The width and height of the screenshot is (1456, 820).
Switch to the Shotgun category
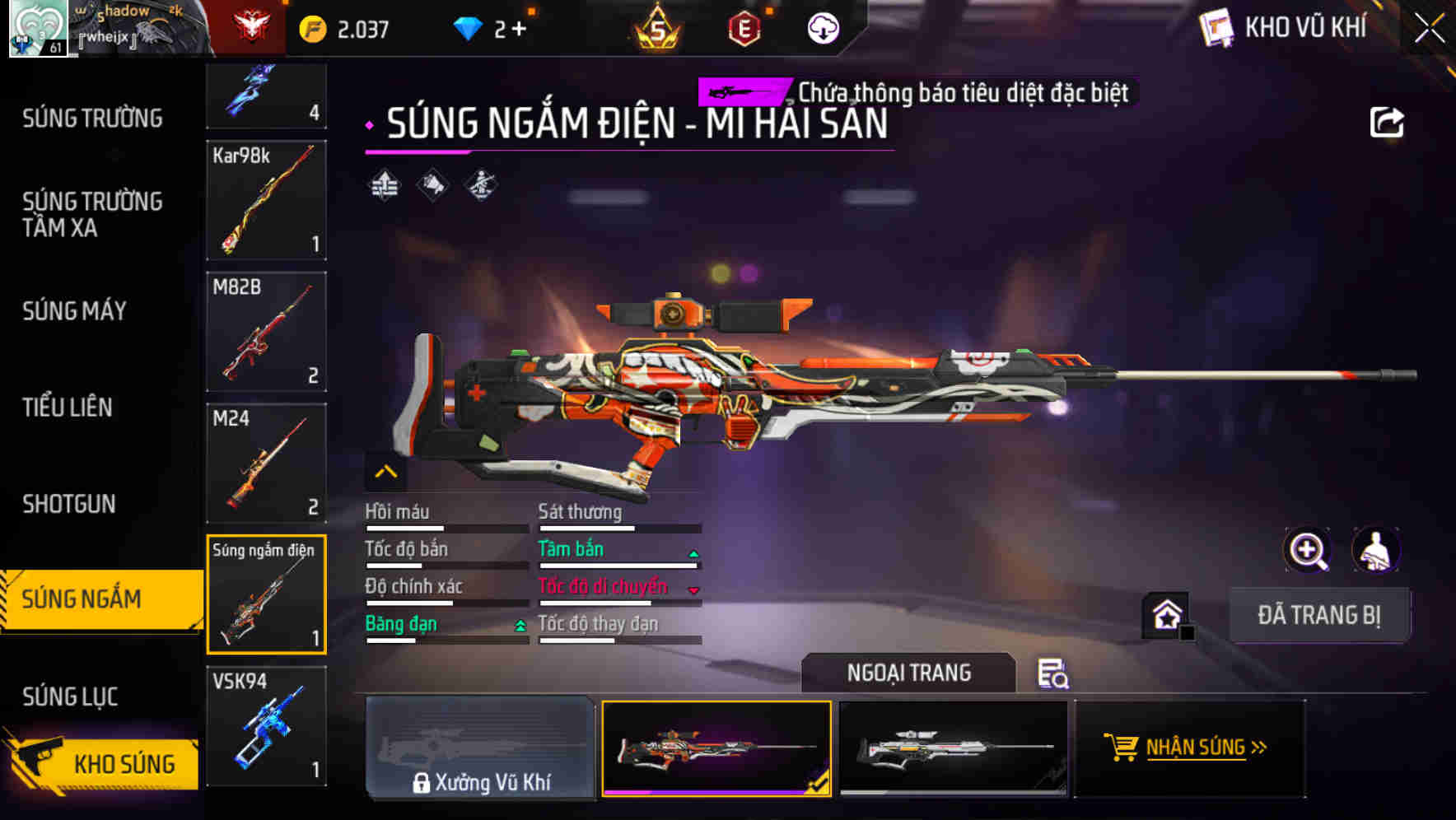(69, 504)
